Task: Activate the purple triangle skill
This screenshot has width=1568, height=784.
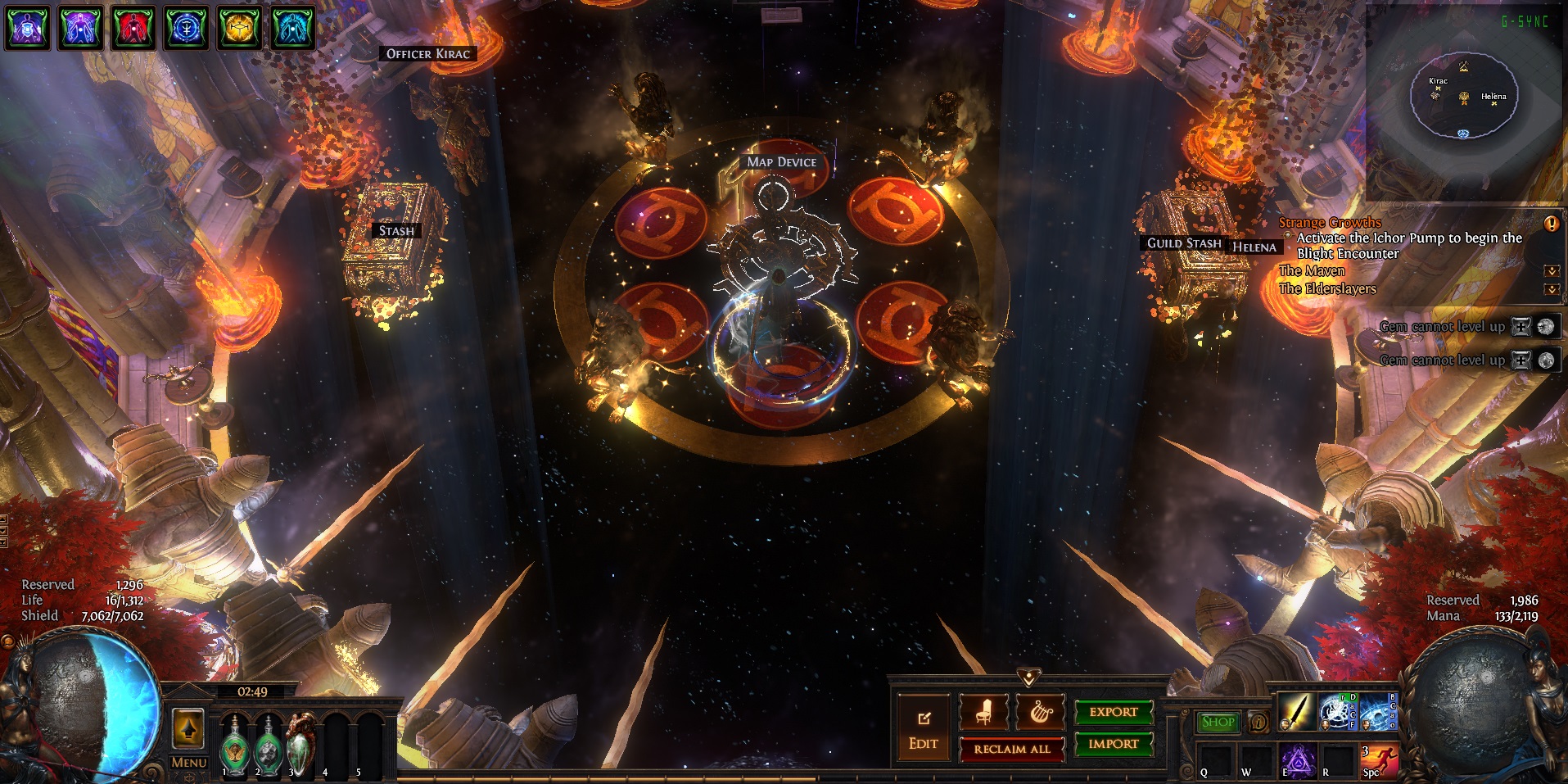Action: pos(1297,759)
